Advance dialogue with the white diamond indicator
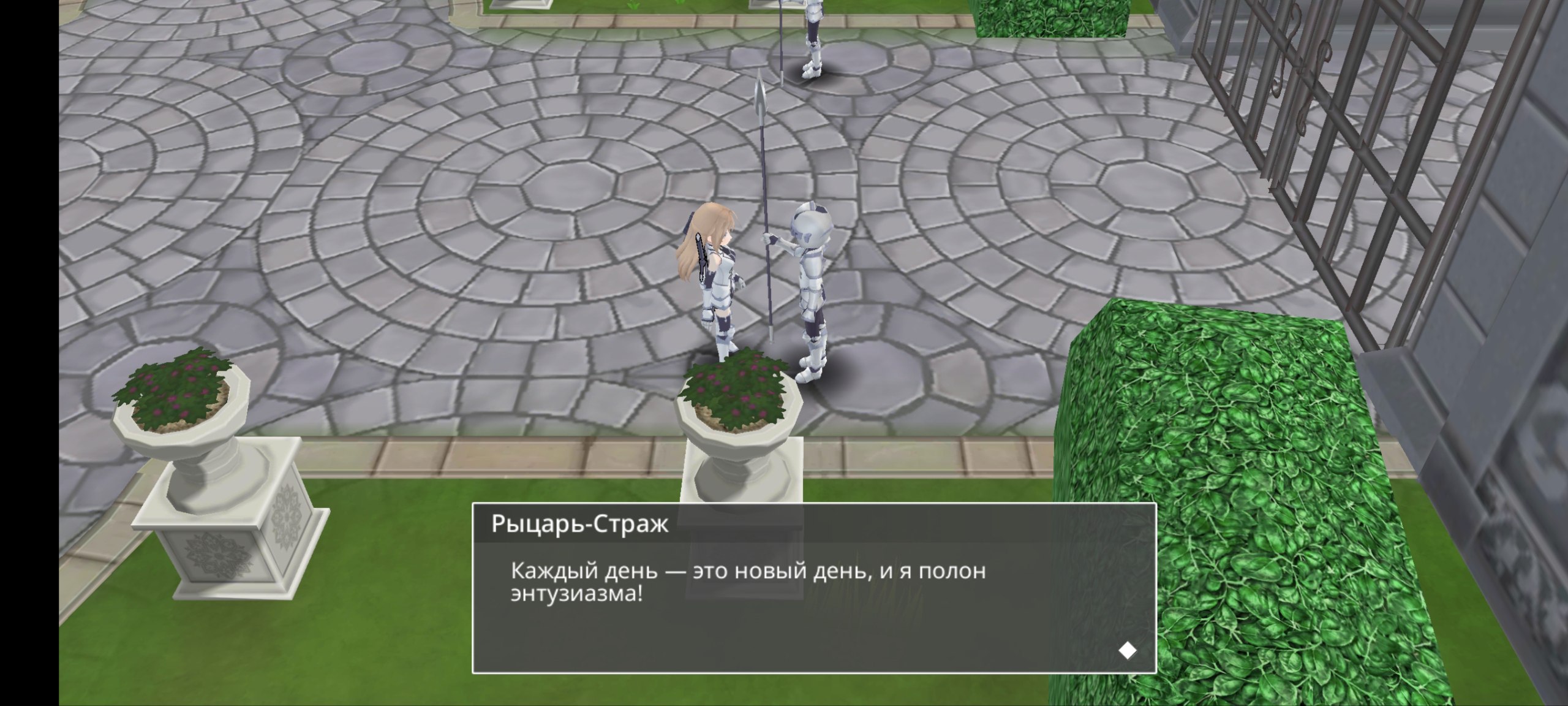1568x706 pixels. pos(1127,650)
